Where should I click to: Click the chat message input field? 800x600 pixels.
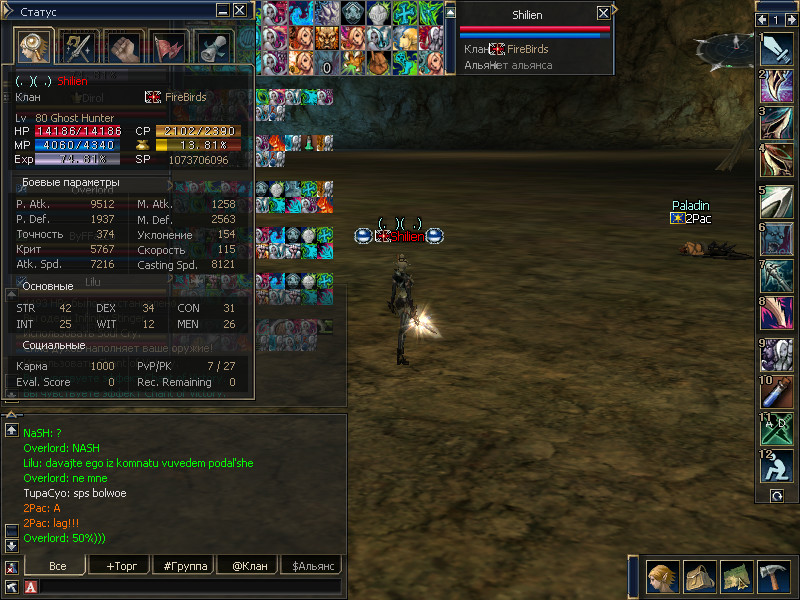coord(190,586)
